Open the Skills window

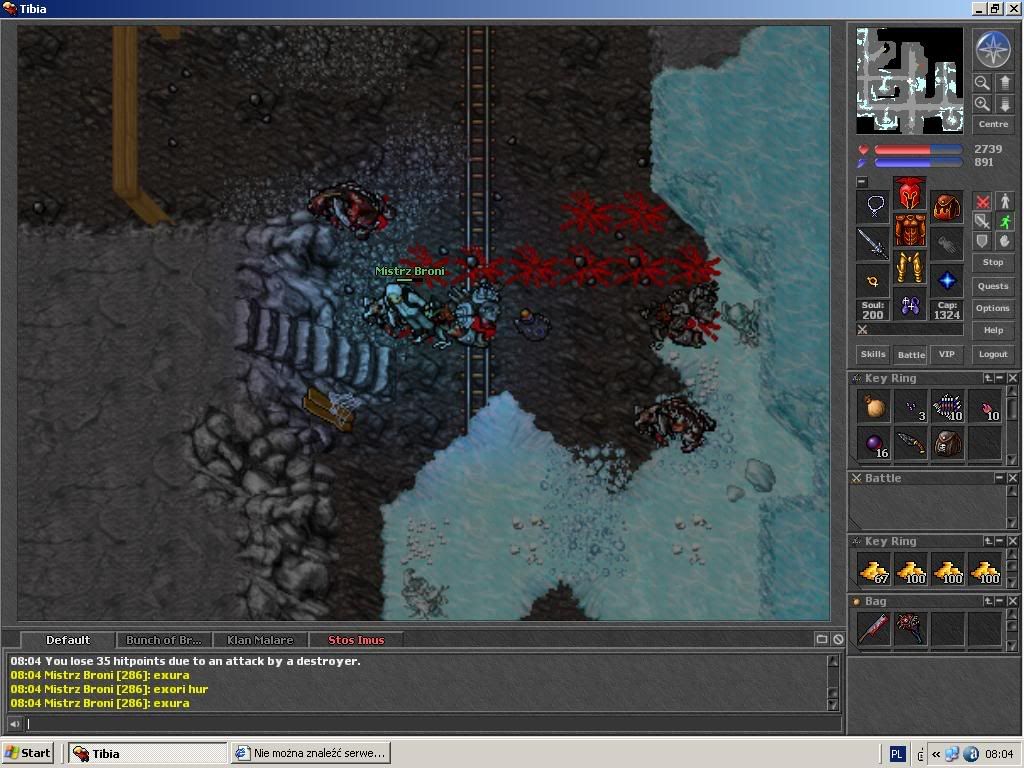pos(873,354)
